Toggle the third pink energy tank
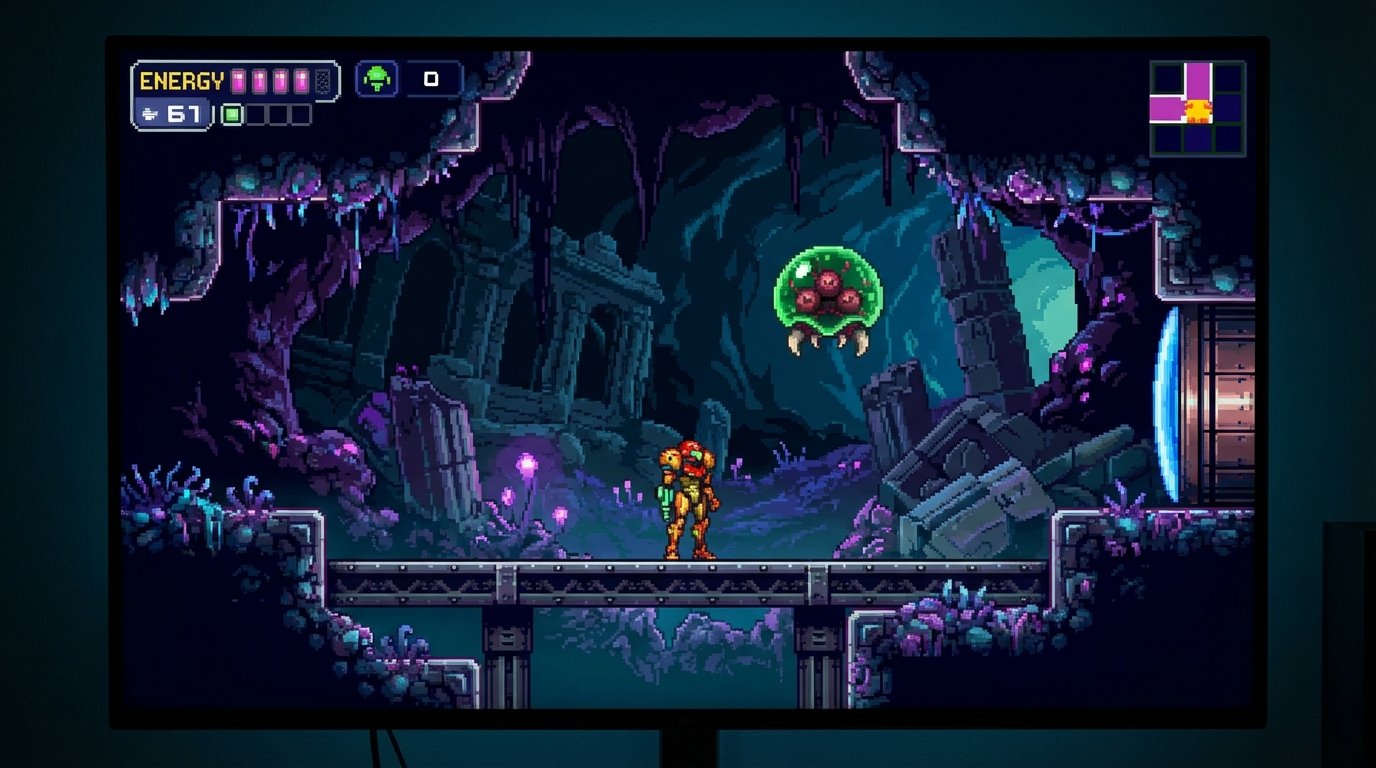1376x768 pixels. [x=279, y=80]
